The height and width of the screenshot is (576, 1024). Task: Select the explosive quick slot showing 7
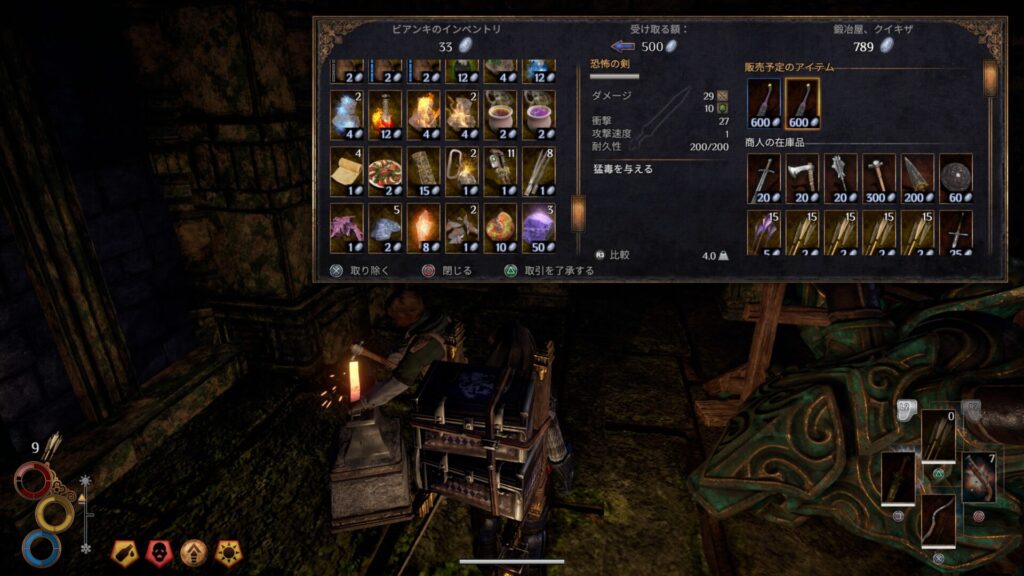pos(978,478)
